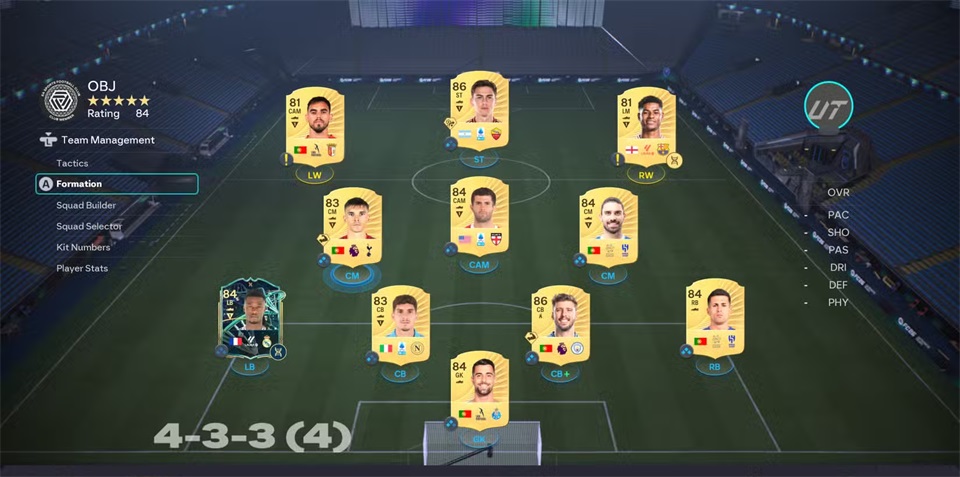The image size is (960, 477).
Task: Open Squad Selector
Action: pos(89,226)
